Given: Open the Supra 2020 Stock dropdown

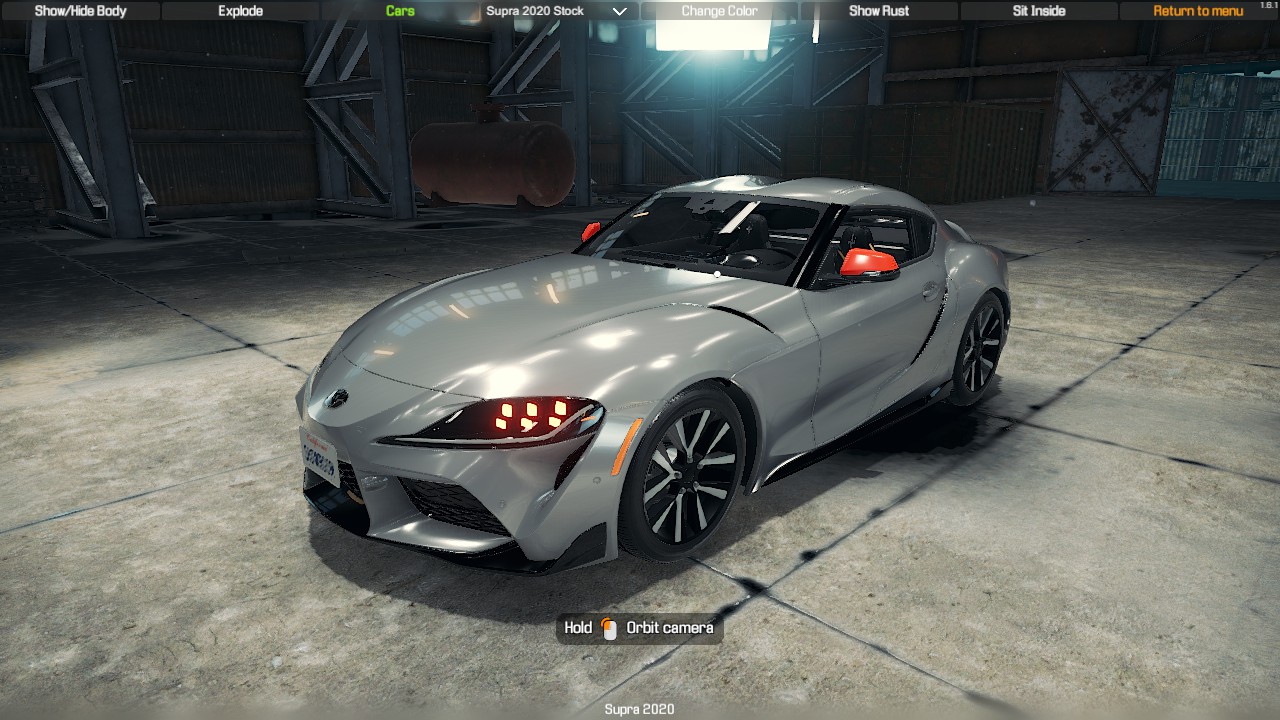Looking at the screenshot, I should pyautogui.click(x=536, y=11).
